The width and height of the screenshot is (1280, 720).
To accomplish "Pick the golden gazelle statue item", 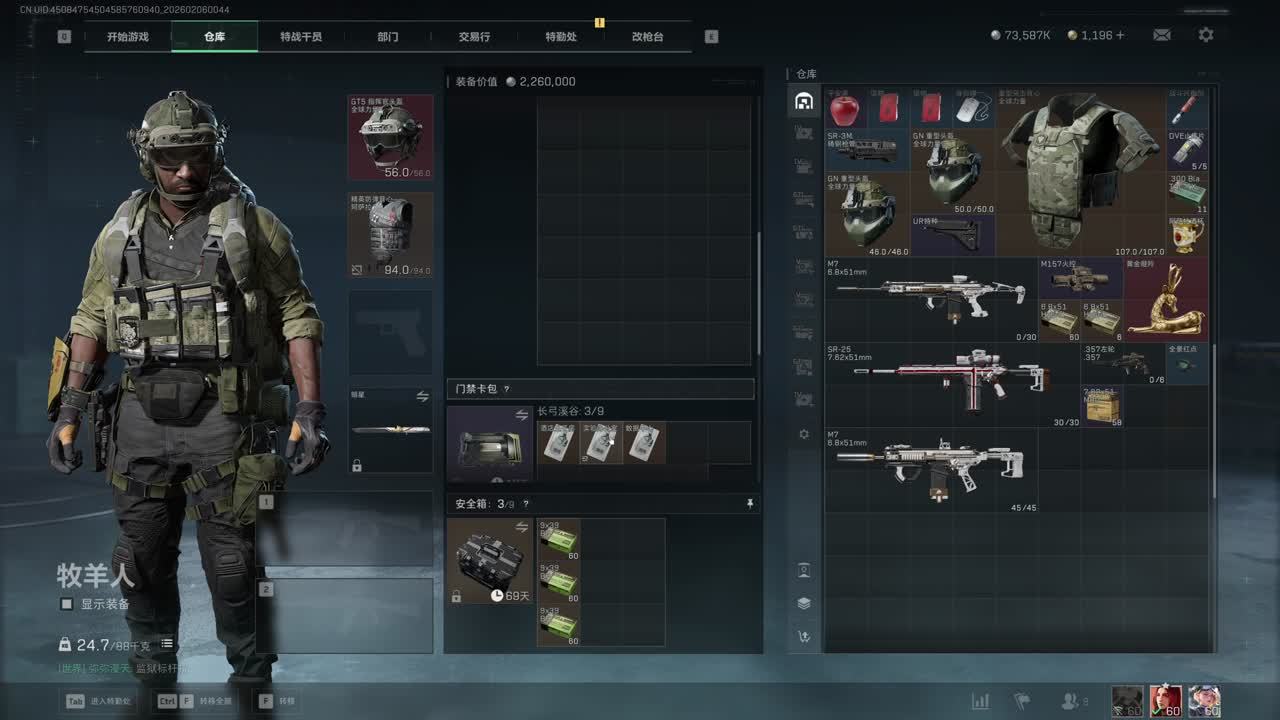I will click(x=1165, y=300).
